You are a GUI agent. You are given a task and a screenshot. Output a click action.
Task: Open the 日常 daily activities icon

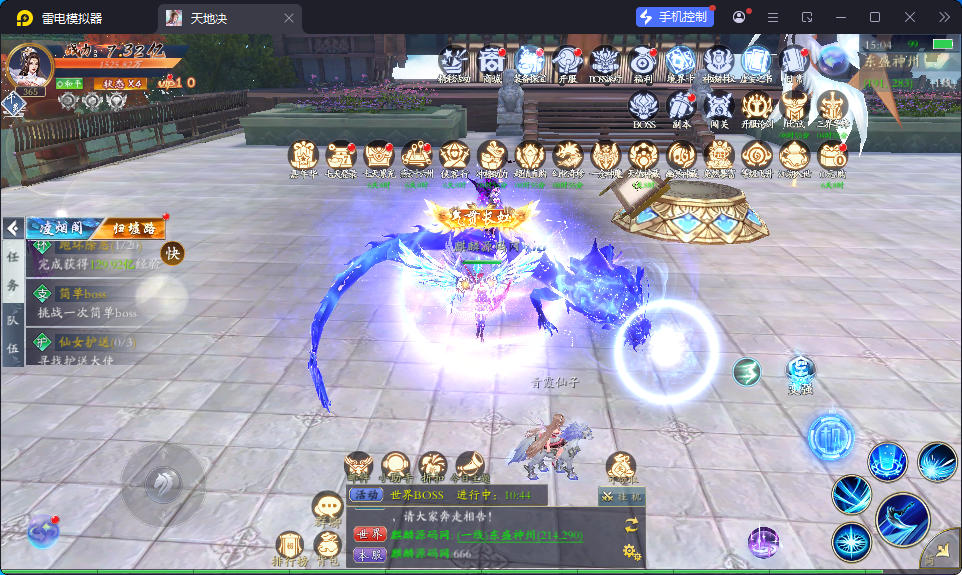(x=794, y=62)
